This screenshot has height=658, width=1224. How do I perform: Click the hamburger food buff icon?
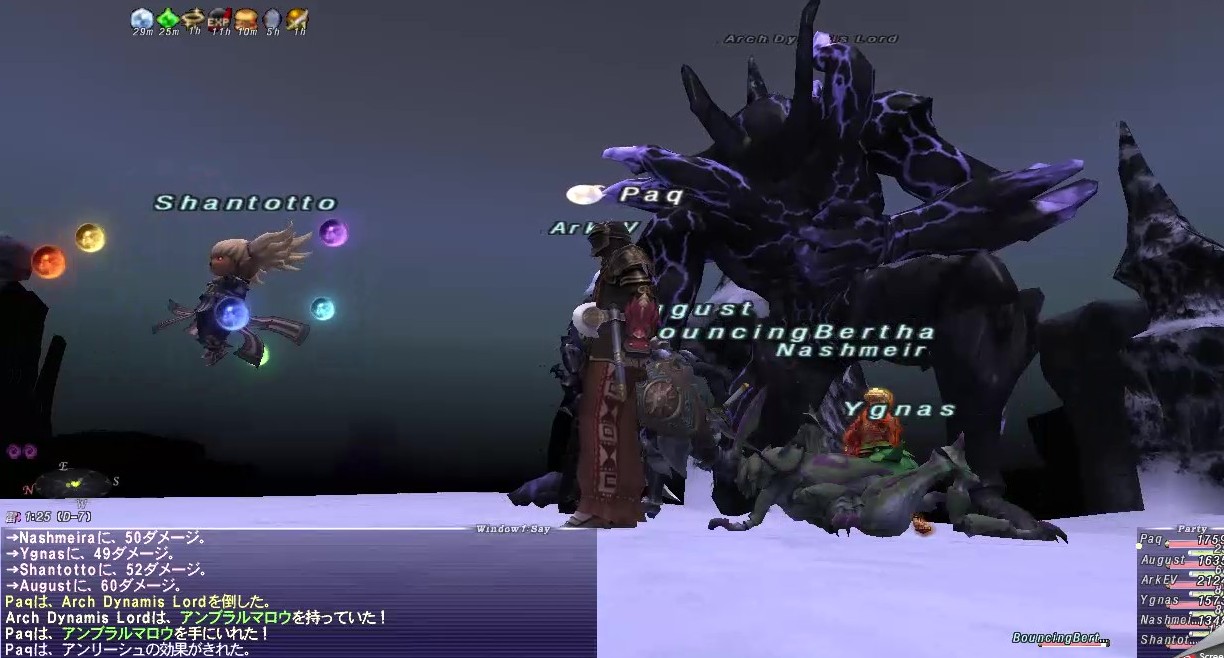coord(245,18)
